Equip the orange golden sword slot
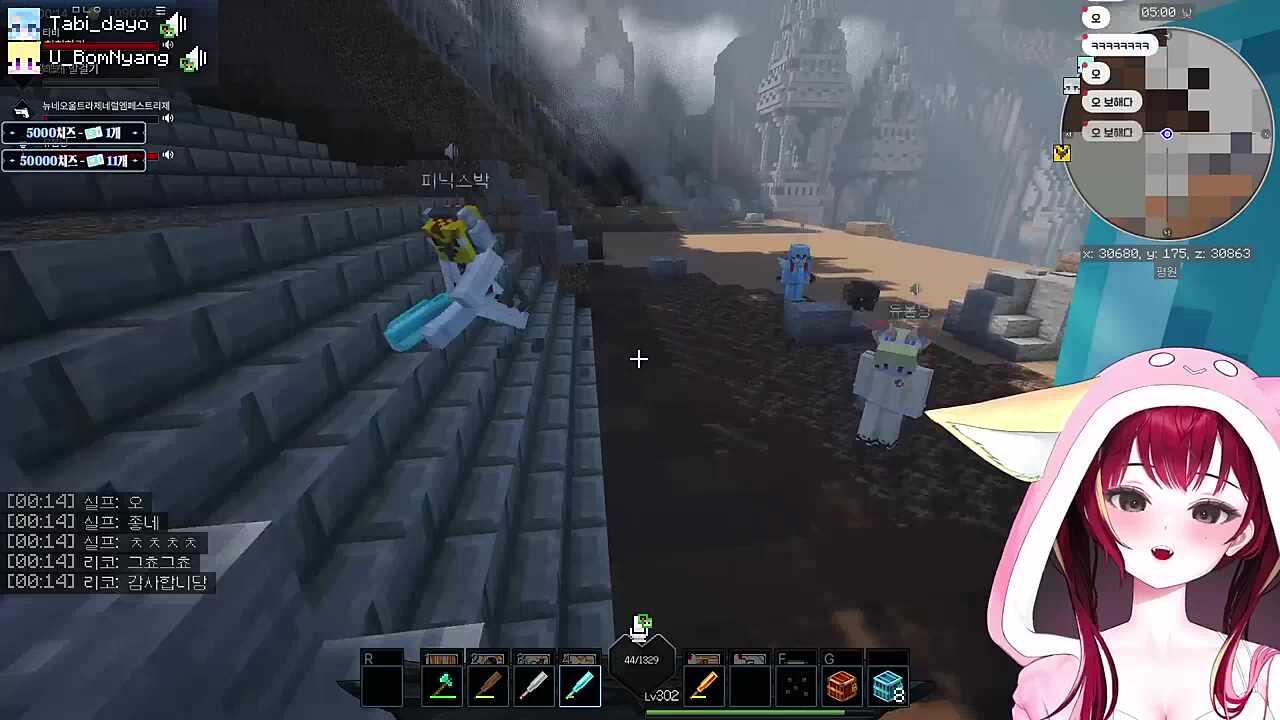Screen dimensions: 1280x720 click(x=703, y=686)
